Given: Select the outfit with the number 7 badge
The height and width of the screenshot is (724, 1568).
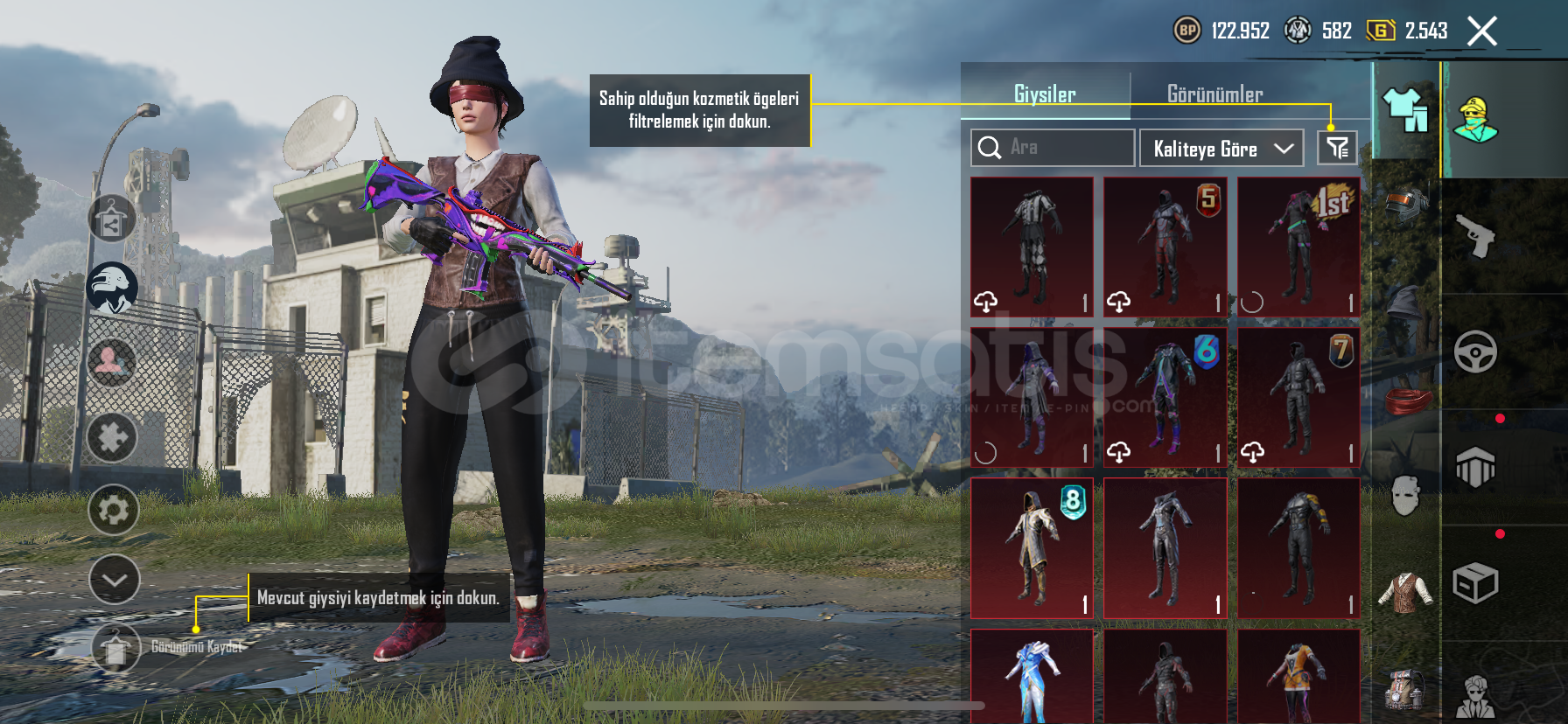Looking at the screenshot, I should (1298, 398).
